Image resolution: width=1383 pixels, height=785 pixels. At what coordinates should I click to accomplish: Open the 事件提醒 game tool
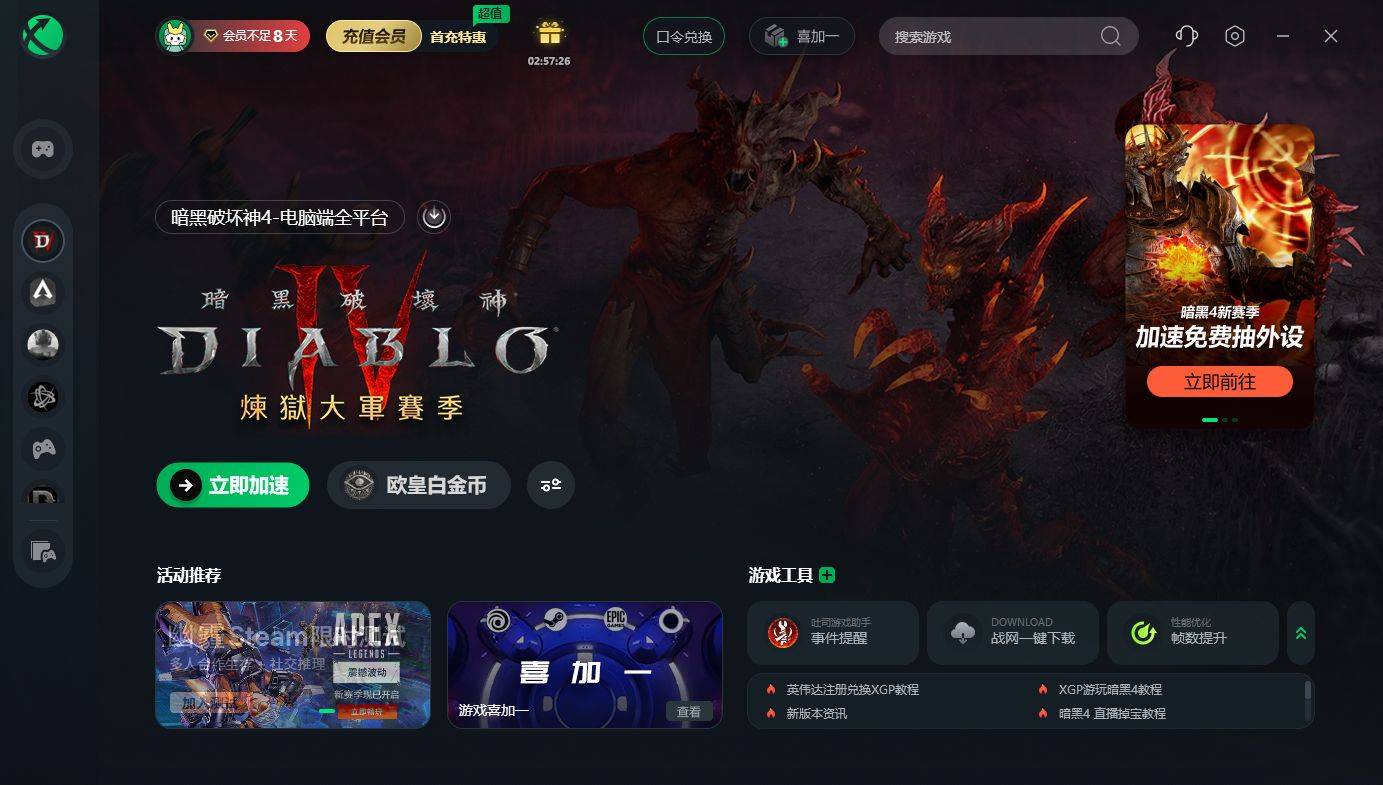point(832,633)
